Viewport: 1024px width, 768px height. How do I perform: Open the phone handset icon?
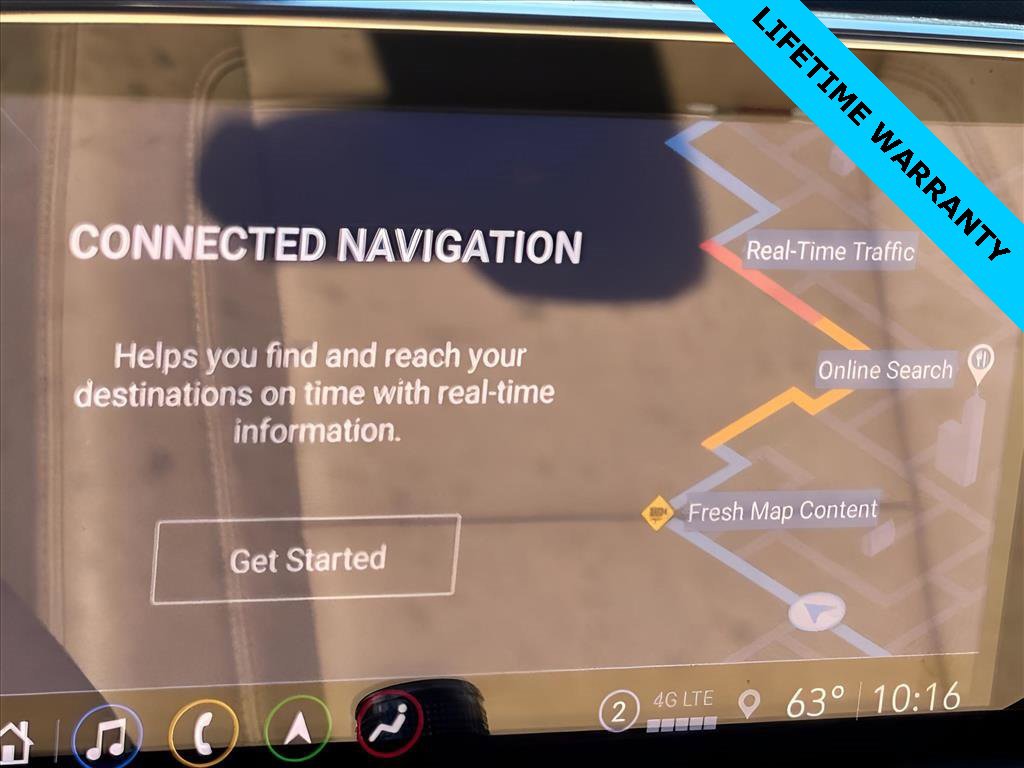[203, 734]
